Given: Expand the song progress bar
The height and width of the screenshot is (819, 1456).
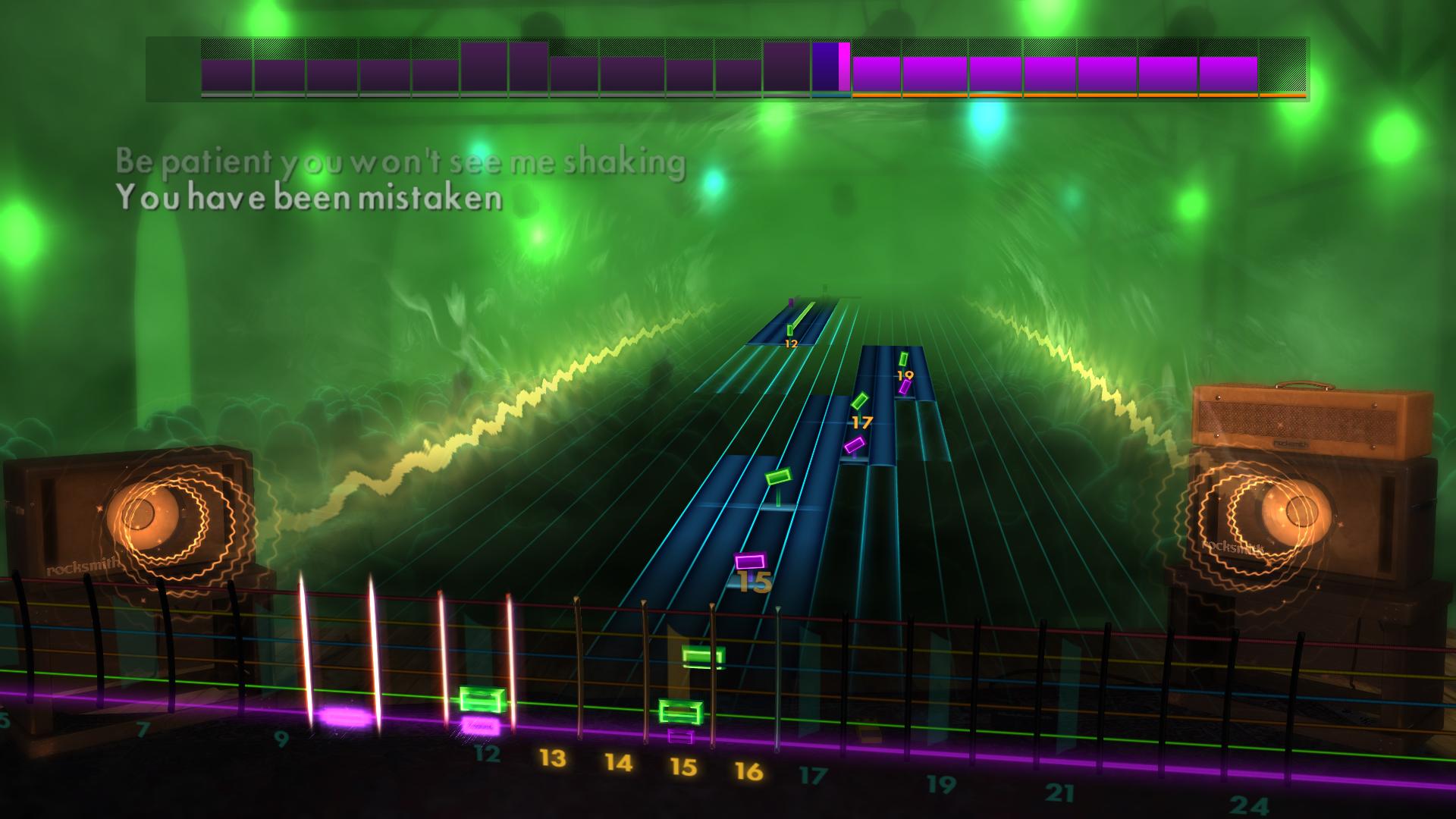Looking at the screenshot, I should click(x=728, y=68).
